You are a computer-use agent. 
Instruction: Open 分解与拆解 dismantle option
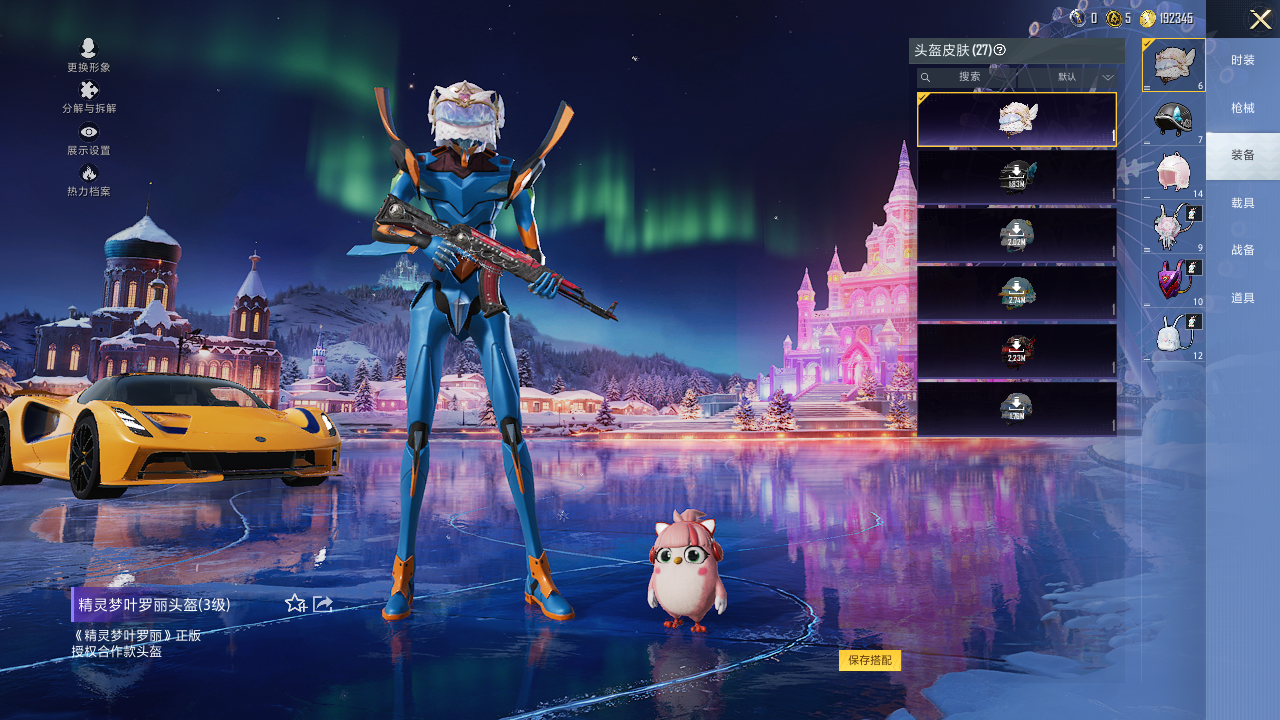[x=89, y=97]
